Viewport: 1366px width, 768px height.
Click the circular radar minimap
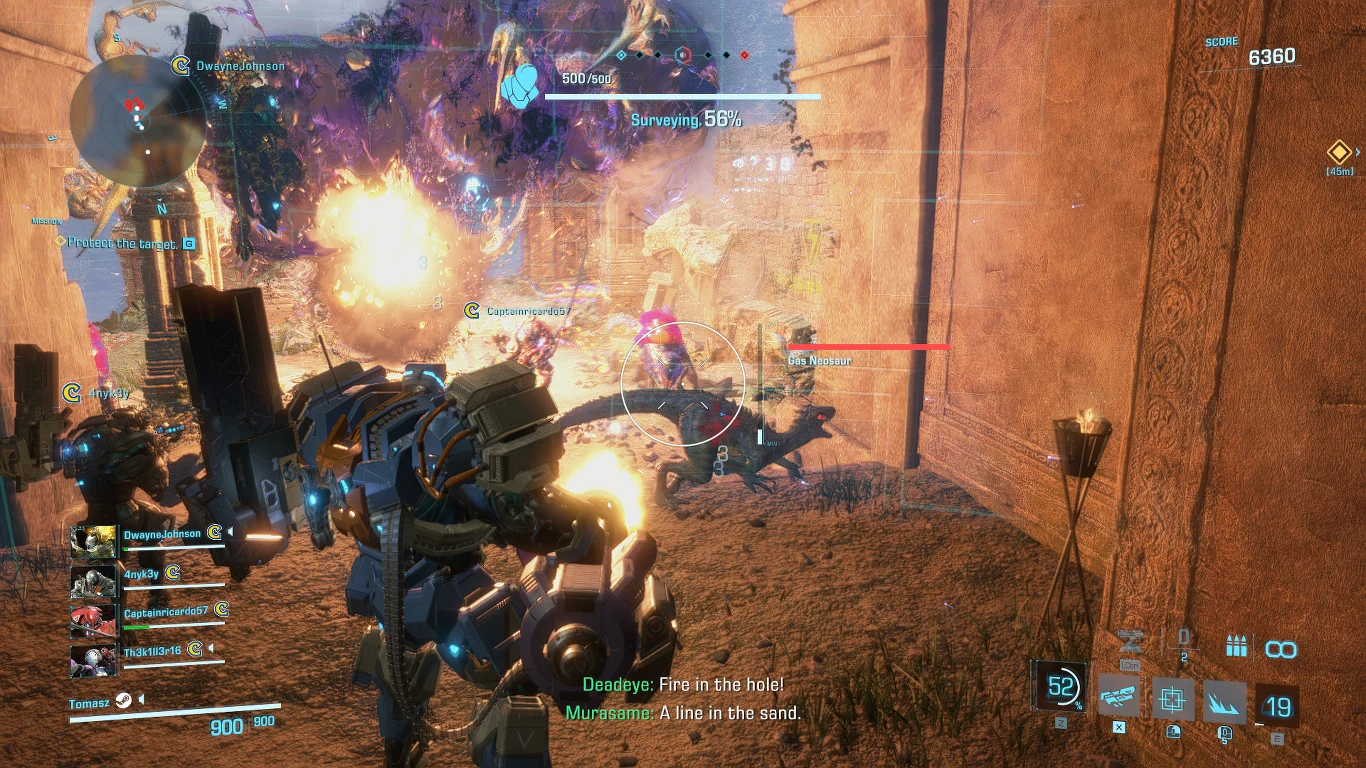pos(137,120)
